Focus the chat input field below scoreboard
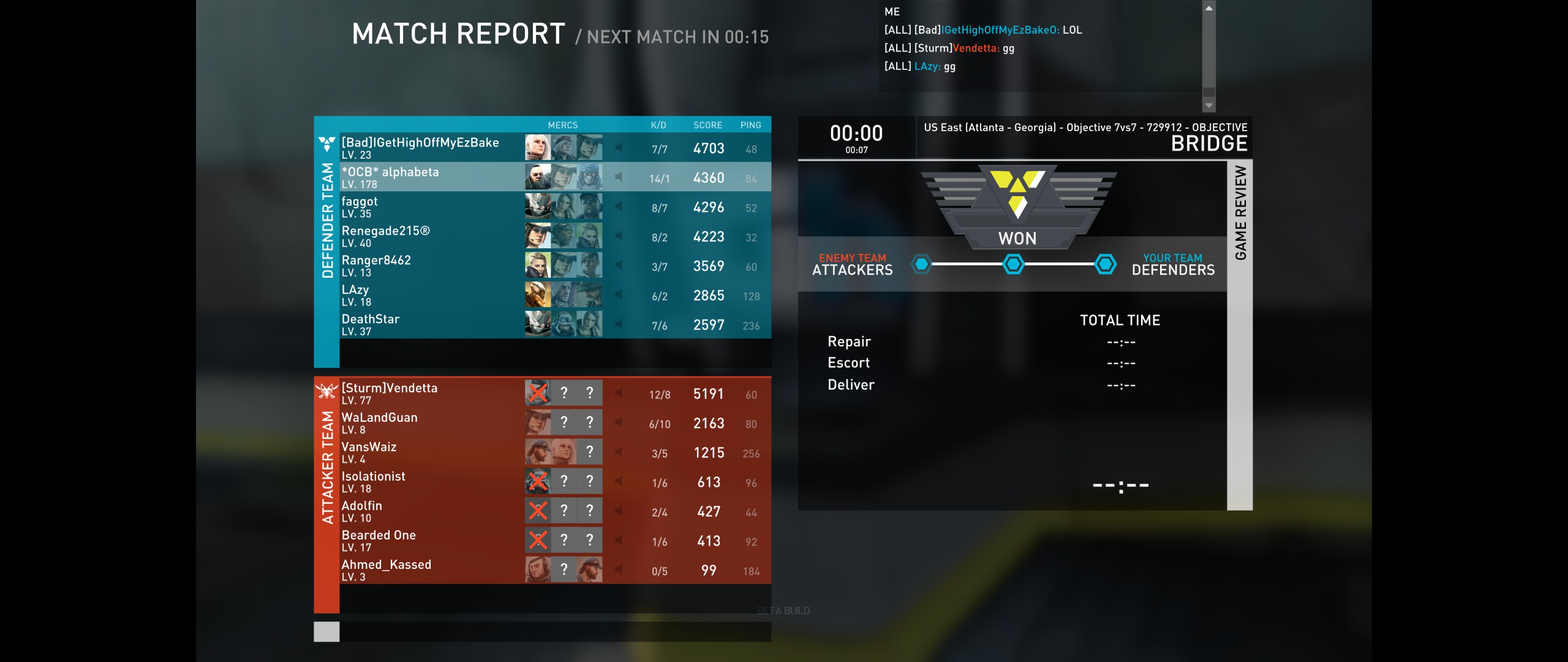The height and width of the screenshot is (662, 1568). click(554, 631)
